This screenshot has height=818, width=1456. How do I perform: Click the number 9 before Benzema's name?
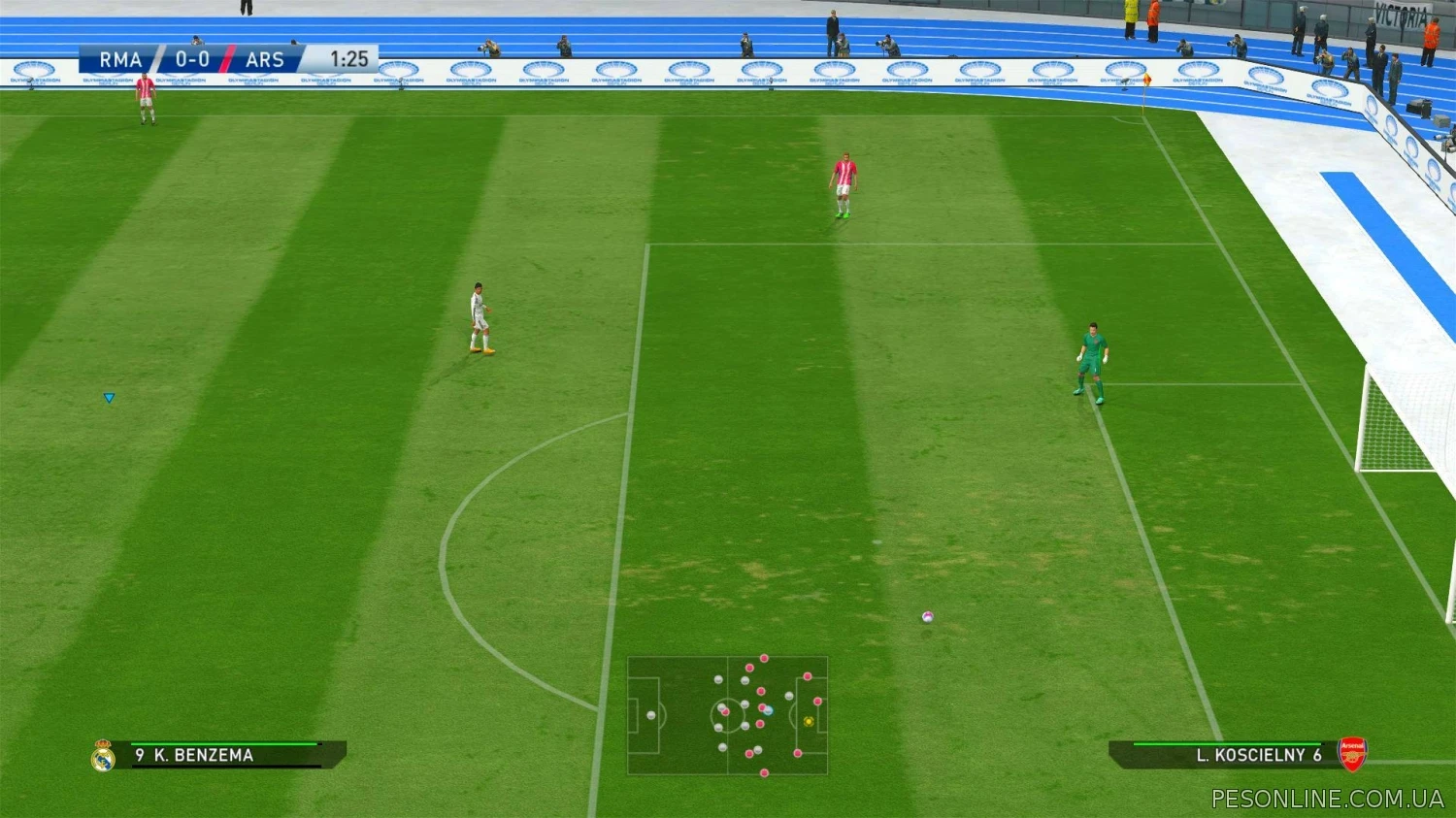click(x=139, y=755)
